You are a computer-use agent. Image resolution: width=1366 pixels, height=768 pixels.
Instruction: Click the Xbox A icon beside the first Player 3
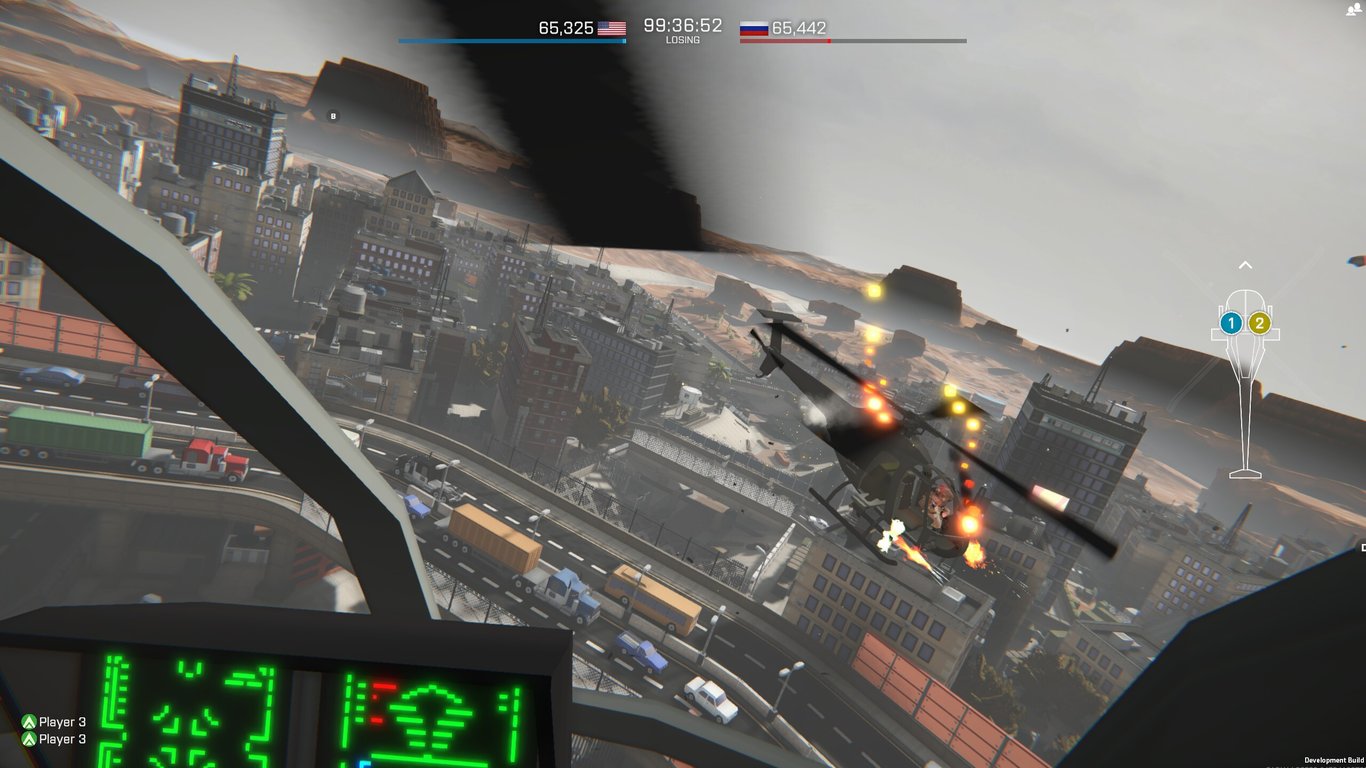[31, 721]
